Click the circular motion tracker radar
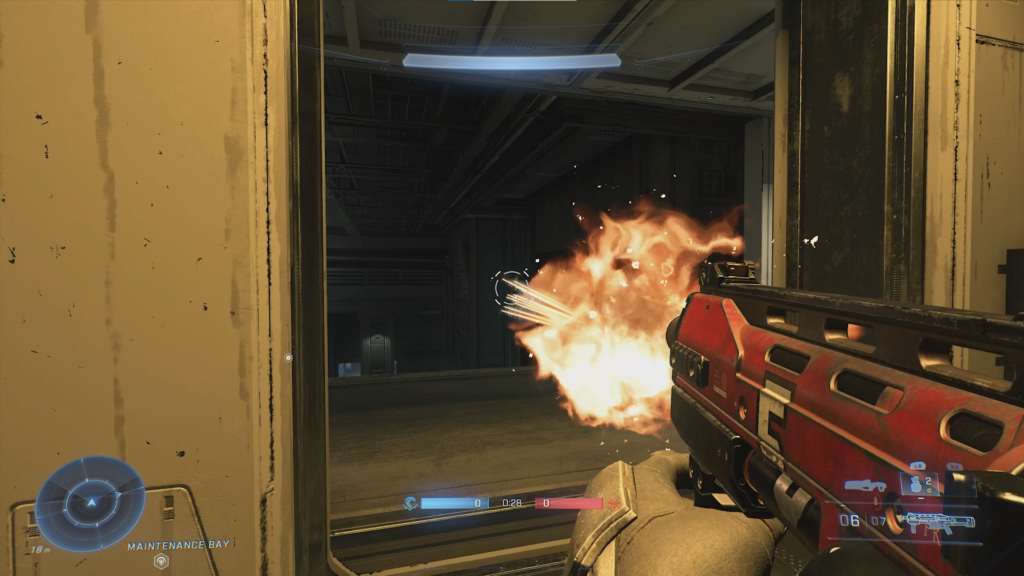The width and height of the screenshot is (1024, 576). (x=90, y=503)
